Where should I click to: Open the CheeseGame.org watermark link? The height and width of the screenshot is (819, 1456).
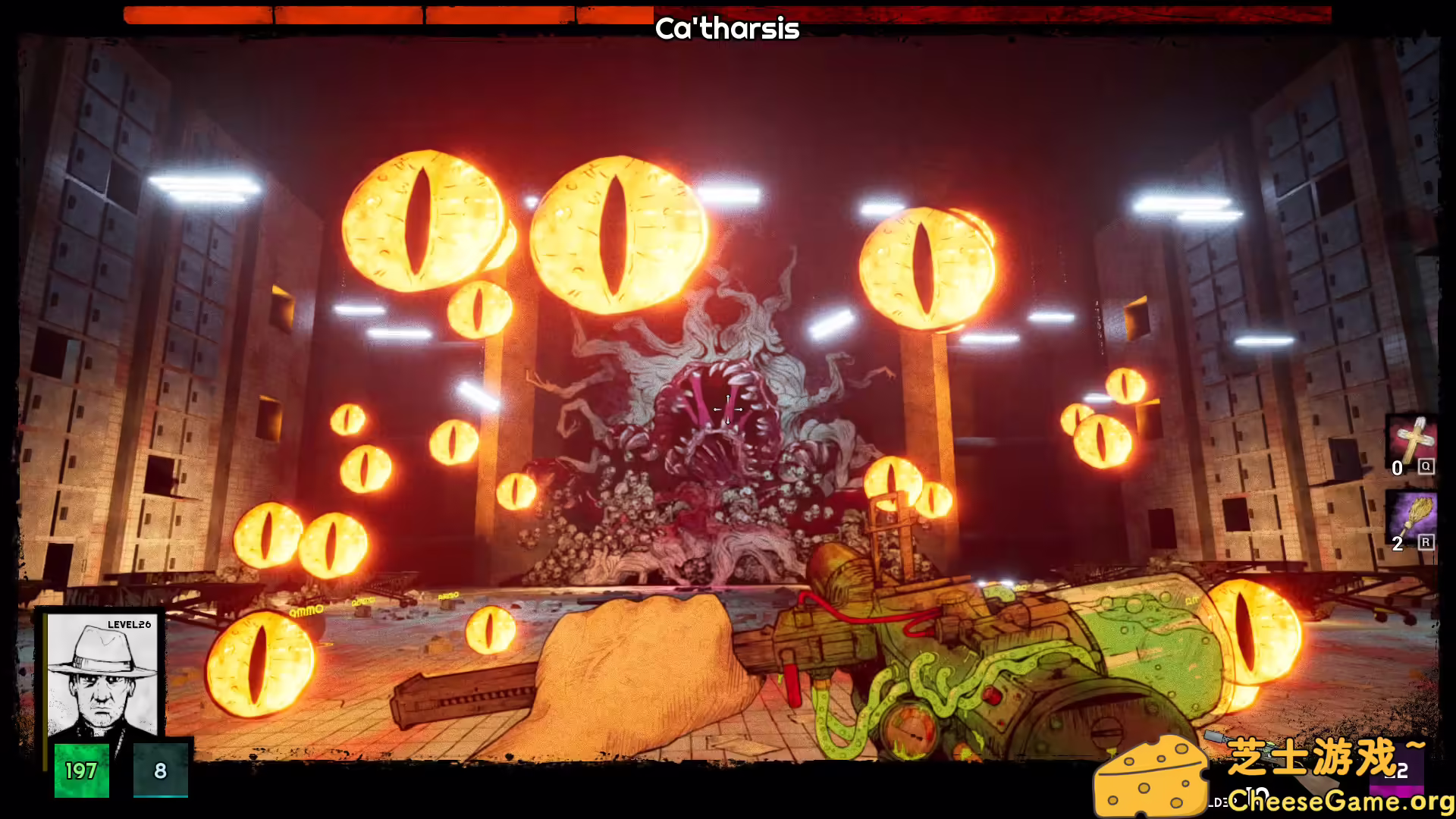tap(1340, 800)
